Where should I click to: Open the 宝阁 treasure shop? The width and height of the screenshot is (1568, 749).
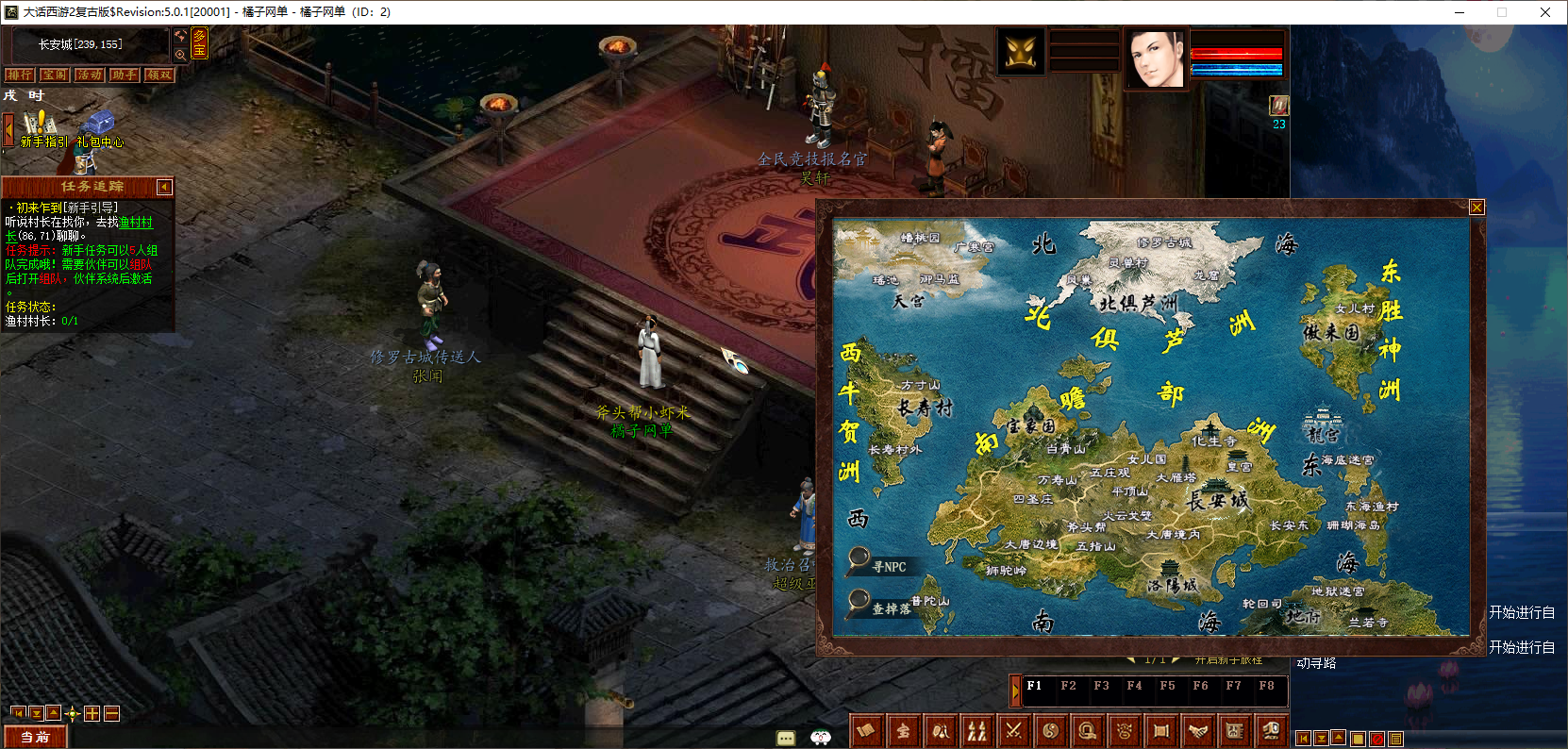(54, 75)
